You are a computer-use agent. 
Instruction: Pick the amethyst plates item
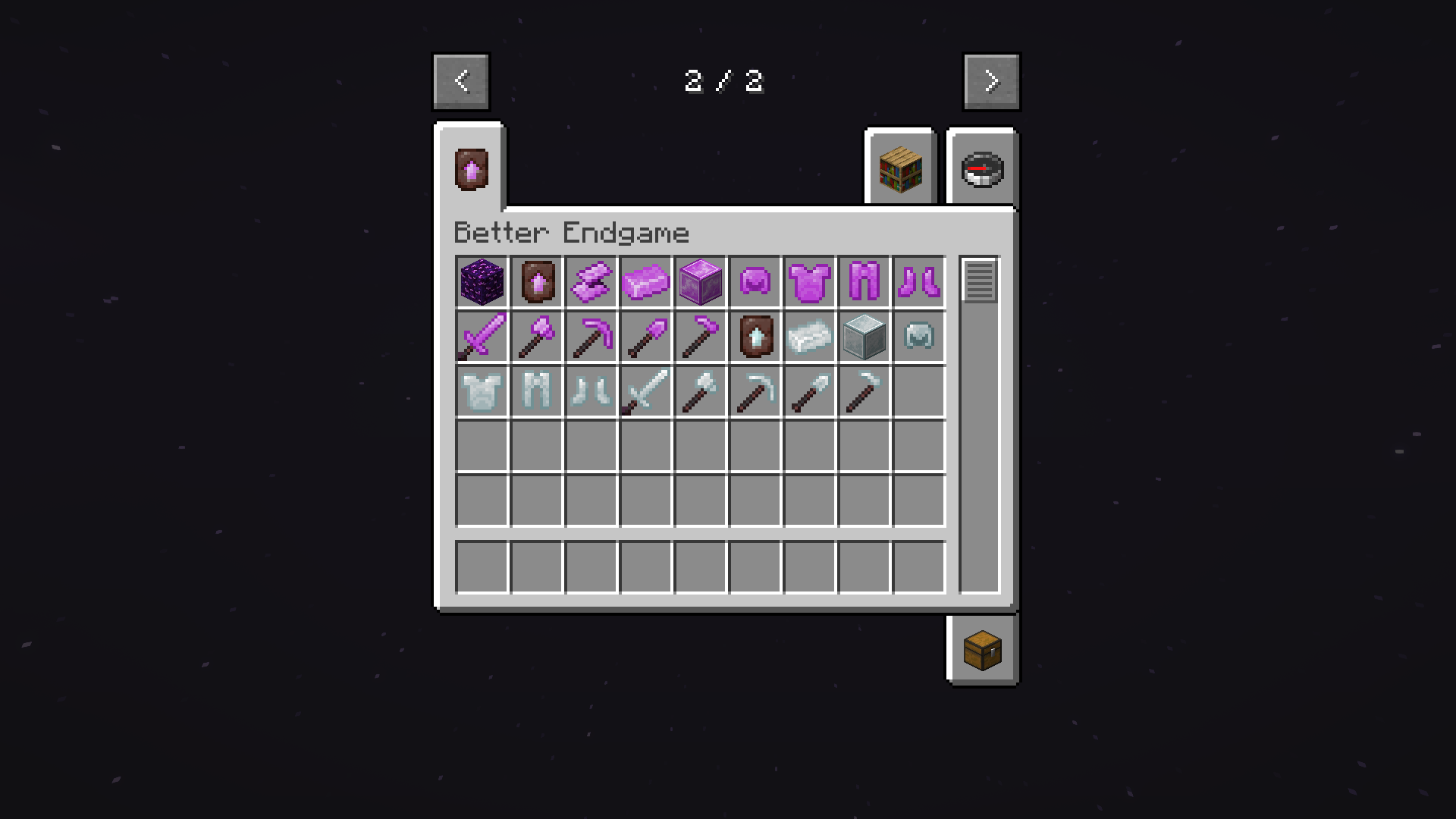(x=591, y=282)
